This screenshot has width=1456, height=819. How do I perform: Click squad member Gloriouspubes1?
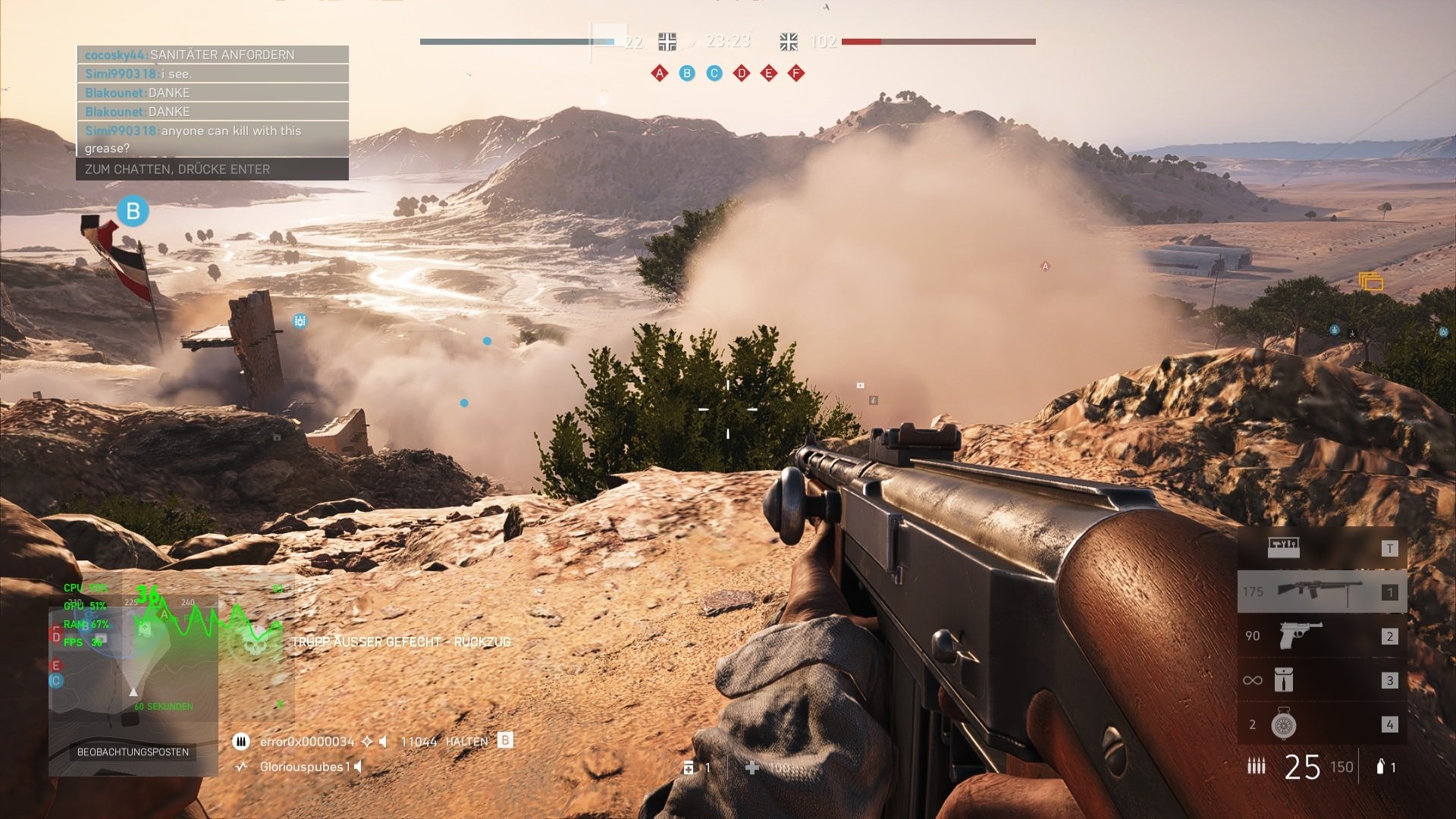tap(305, 767)
